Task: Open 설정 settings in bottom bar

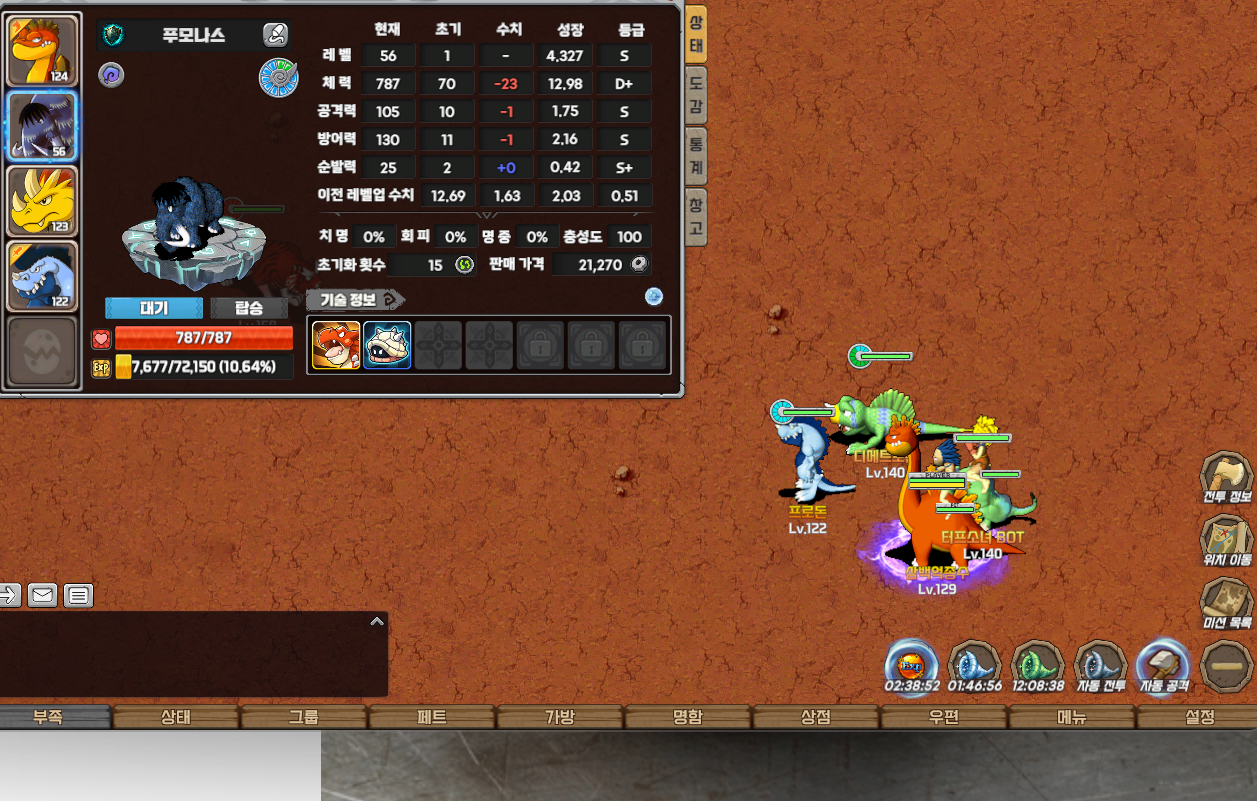Action: click(1199, 717)
